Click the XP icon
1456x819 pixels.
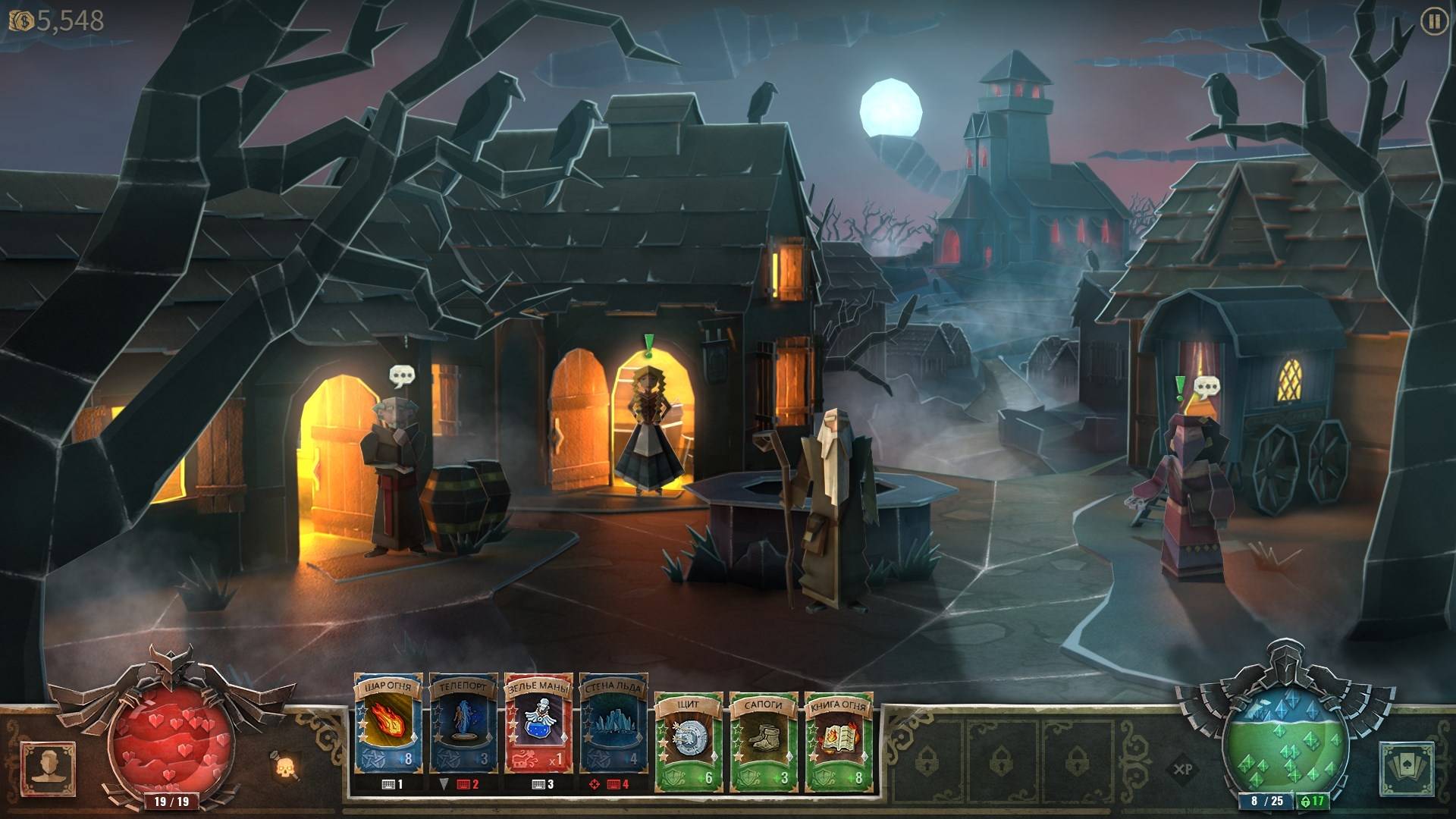point(1182,769)
